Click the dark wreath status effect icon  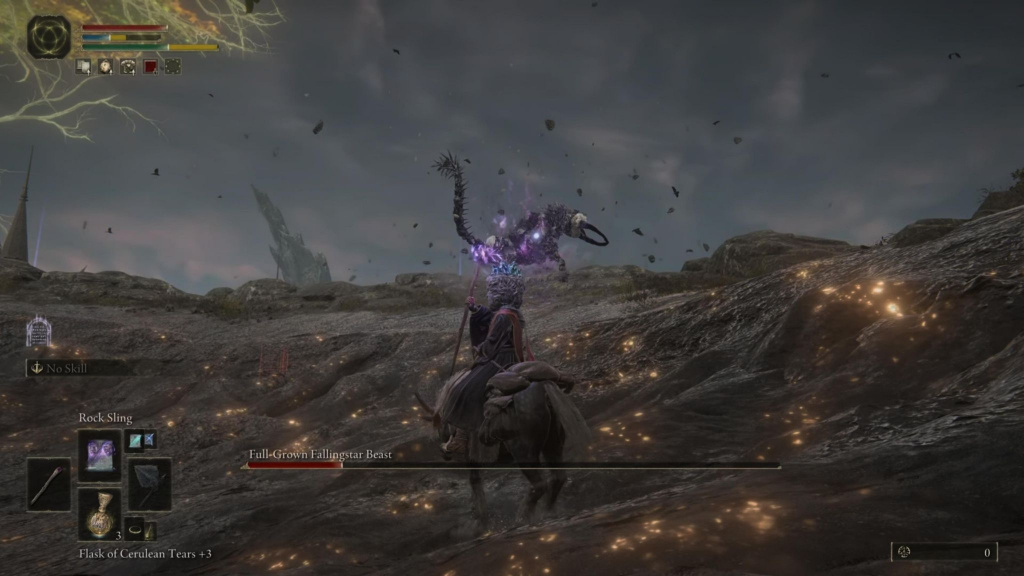(x=172, y=67)
